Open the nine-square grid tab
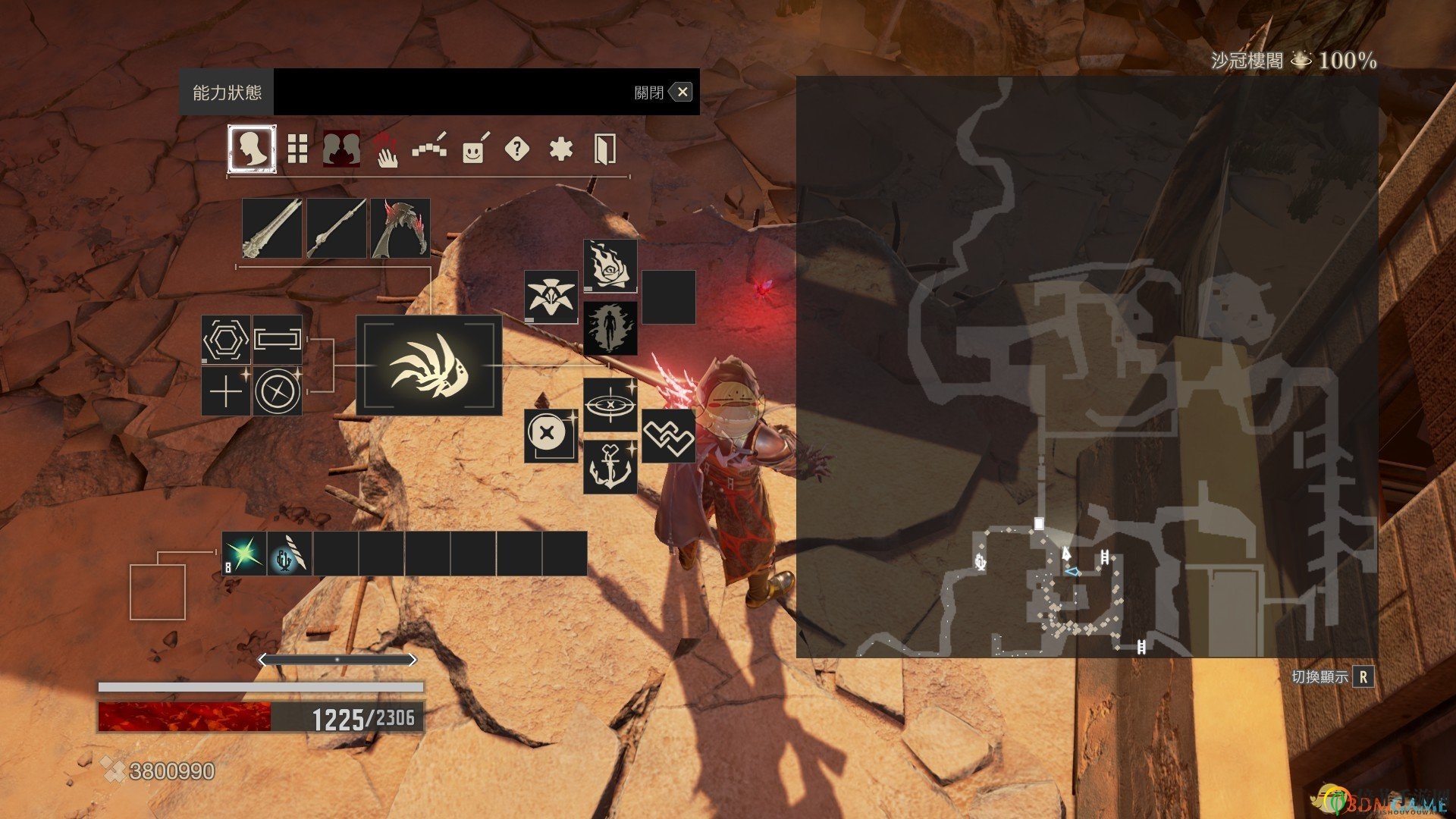Image resolution: width=1456 pixels, height=819 pixels. click(x=297, y=149)
